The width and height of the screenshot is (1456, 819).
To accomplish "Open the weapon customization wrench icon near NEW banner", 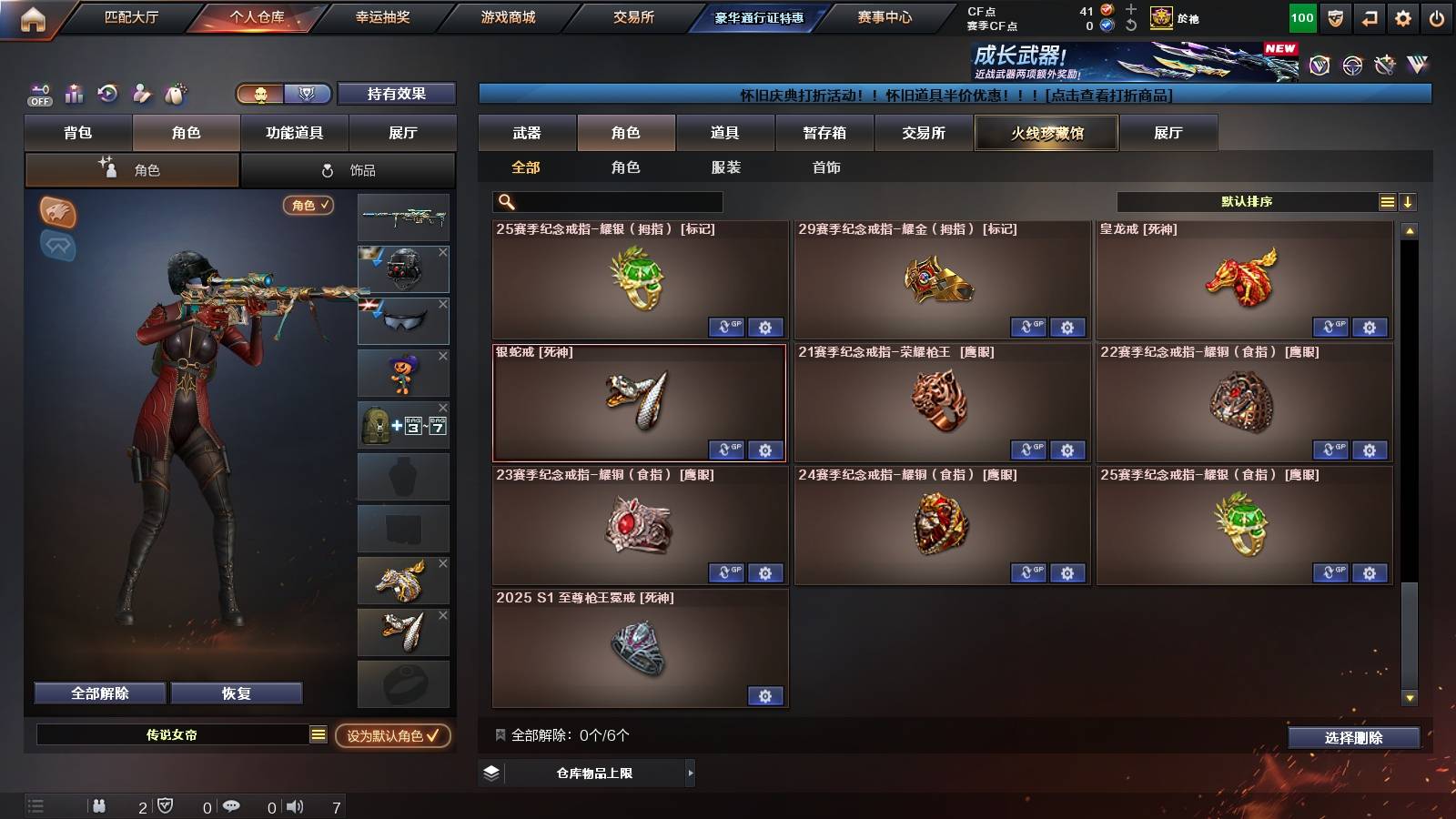I will (1384, 63).
